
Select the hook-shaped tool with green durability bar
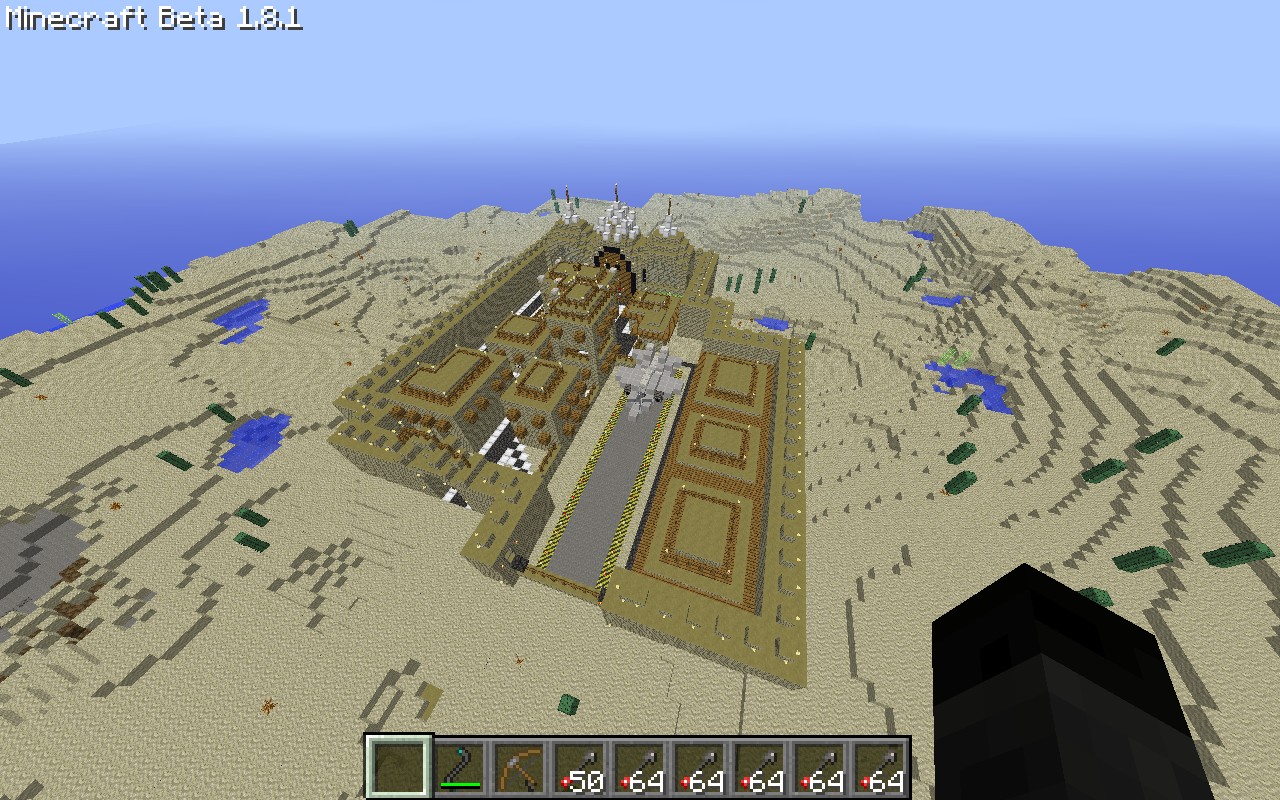459,768
